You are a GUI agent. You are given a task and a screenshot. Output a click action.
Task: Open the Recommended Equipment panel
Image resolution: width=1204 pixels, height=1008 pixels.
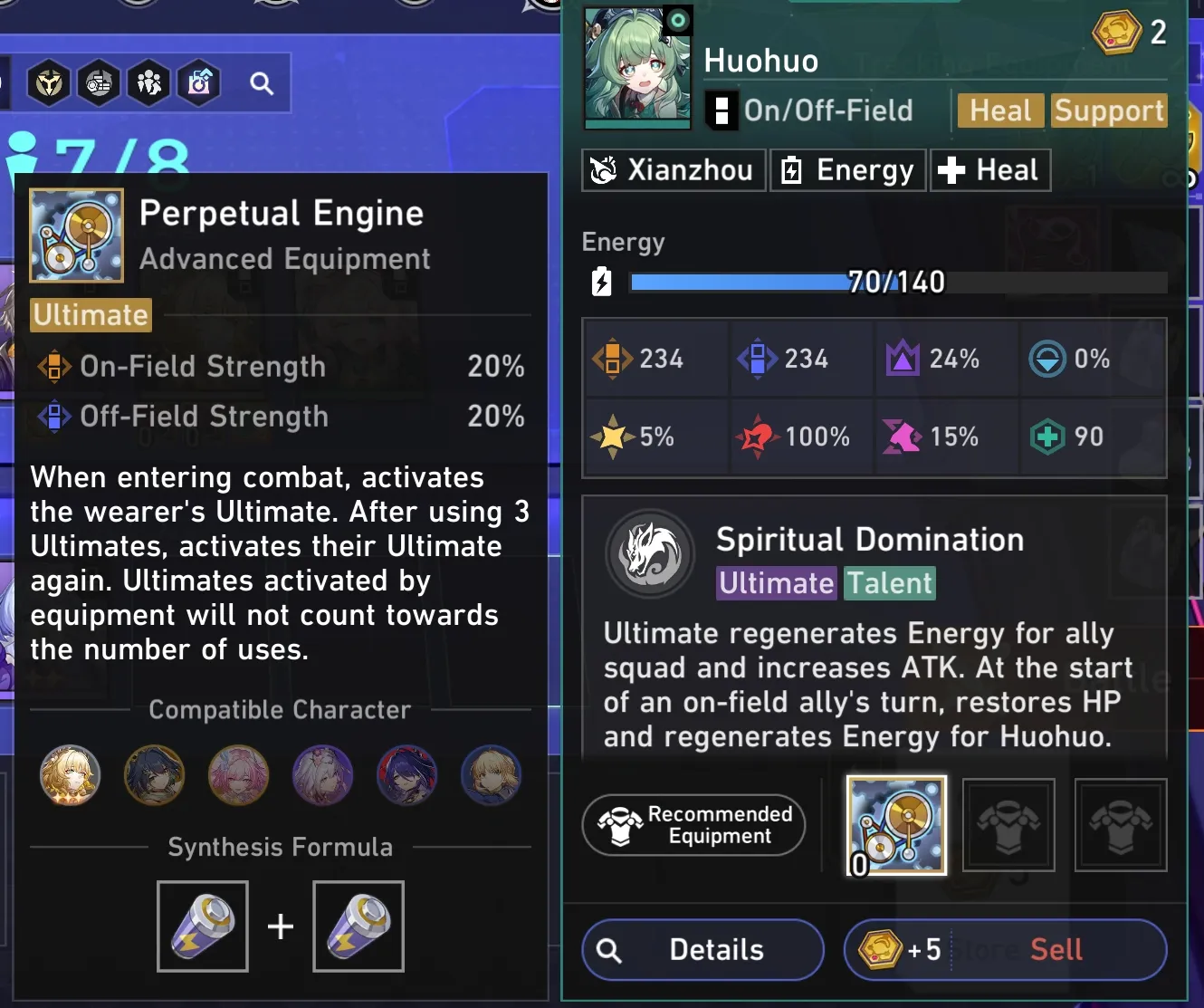pyautogui.click(x=693, y=825)
